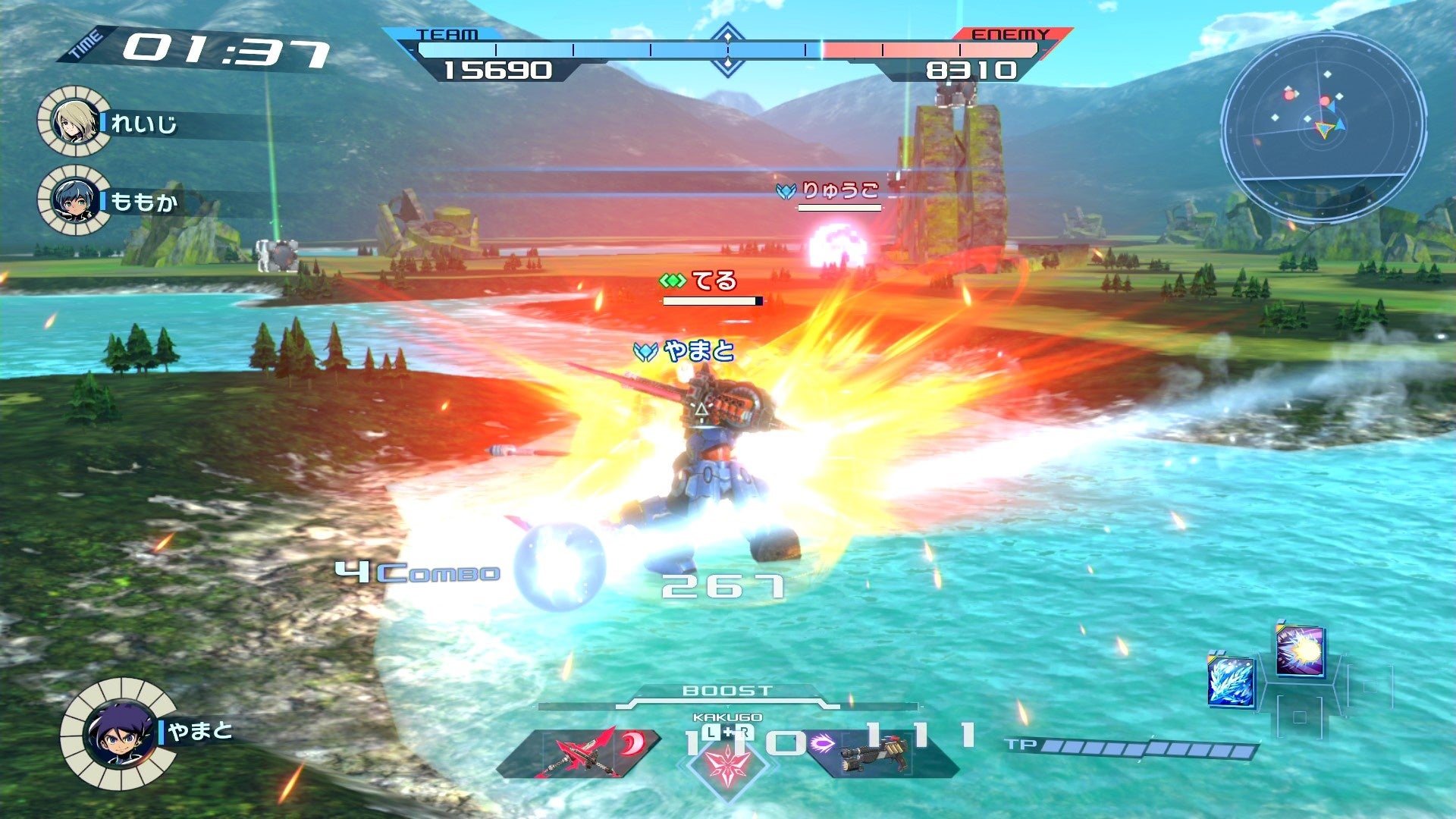Click the circular radar minimap
The height and width of the screenshot is (819, 1456).
click(1323, 127)
